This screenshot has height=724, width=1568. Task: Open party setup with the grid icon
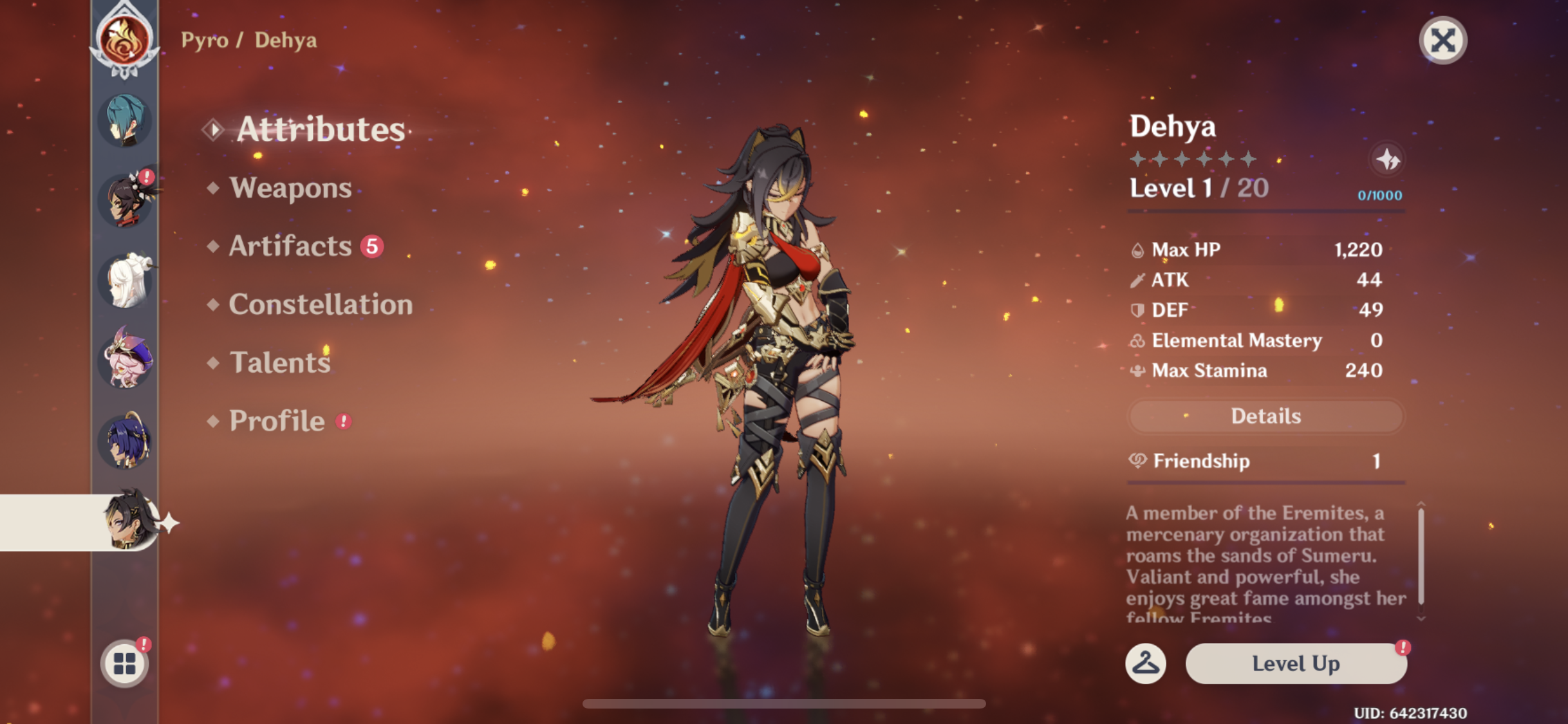point(124,663)
